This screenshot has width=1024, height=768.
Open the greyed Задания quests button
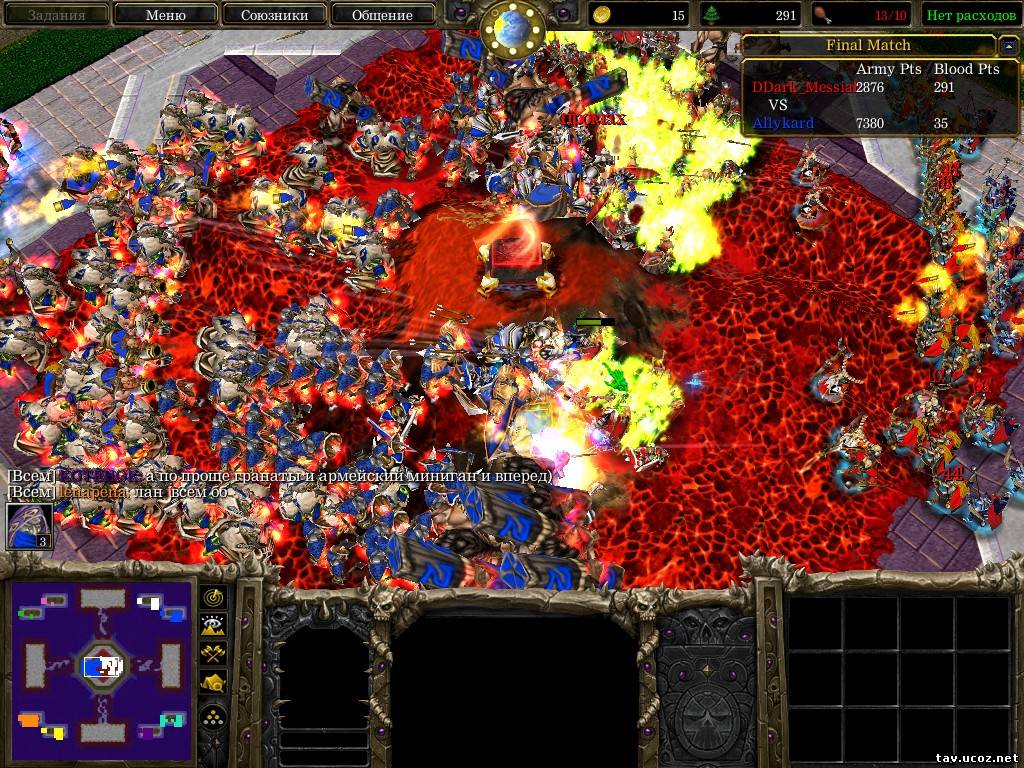click(x=56, y=15)
